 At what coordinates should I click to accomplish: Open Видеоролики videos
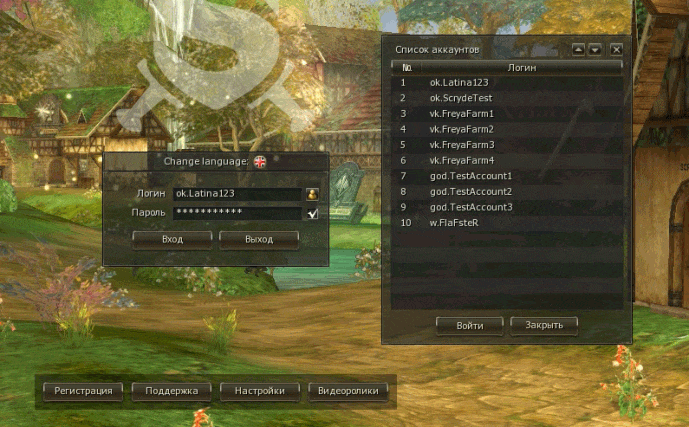[x=348, y=391]
